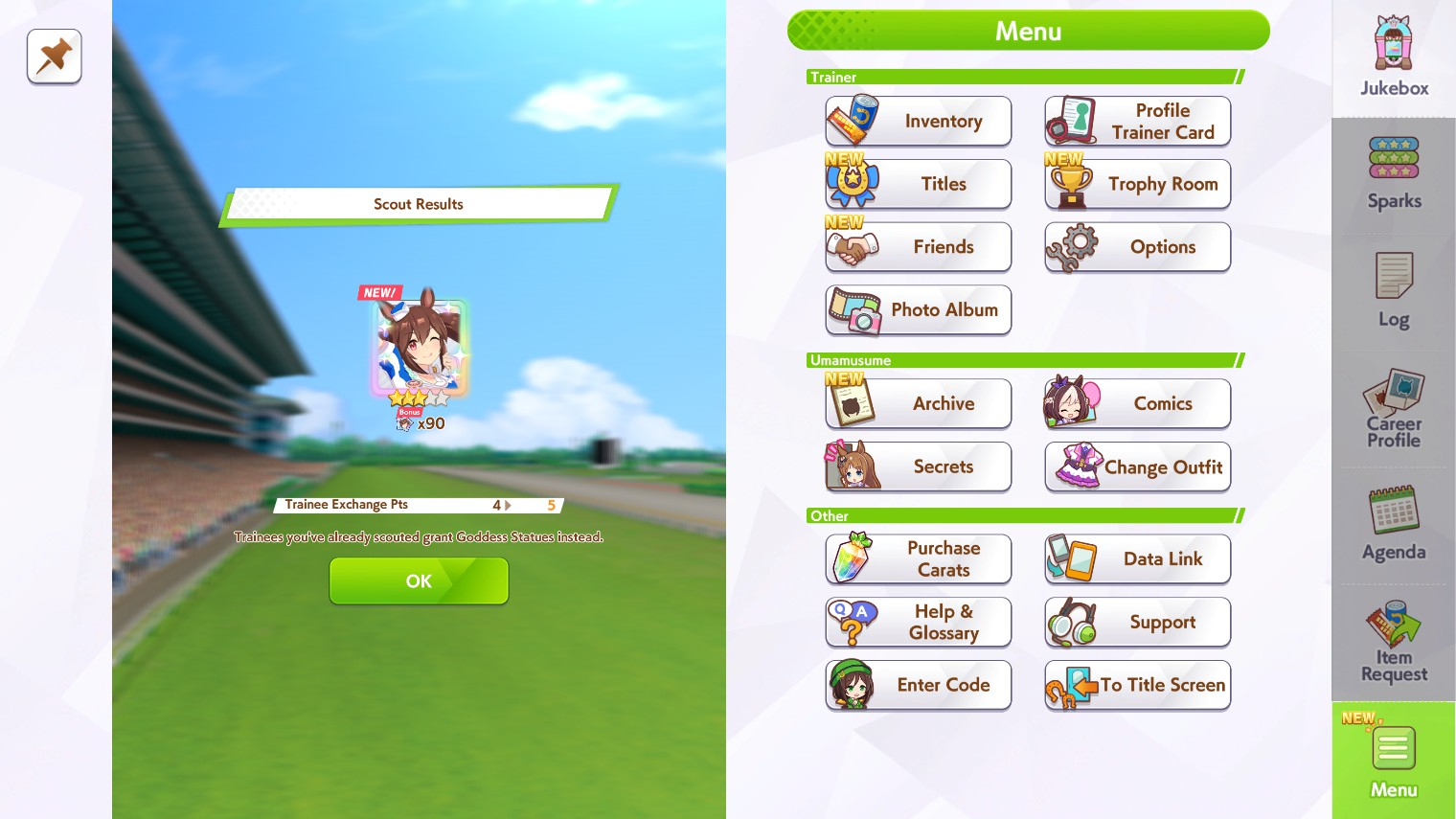The width and height of the screenshot is (1456, 819).
Task: Select the Change Outfit button
Action: (1137, 466)
